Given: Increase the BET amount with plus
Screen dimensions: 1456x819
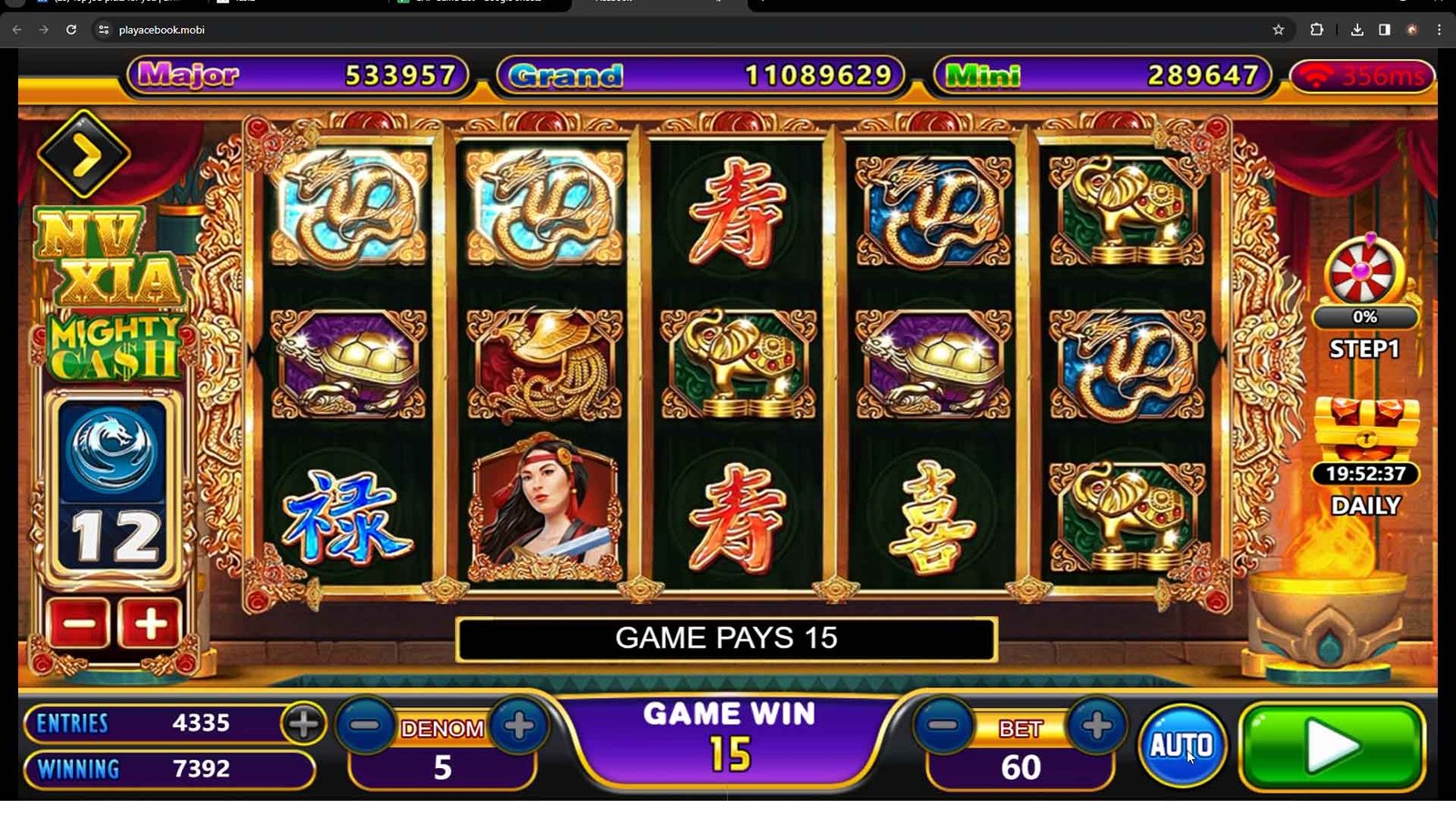Looking at the screenshot, I should pos(1097,725).
